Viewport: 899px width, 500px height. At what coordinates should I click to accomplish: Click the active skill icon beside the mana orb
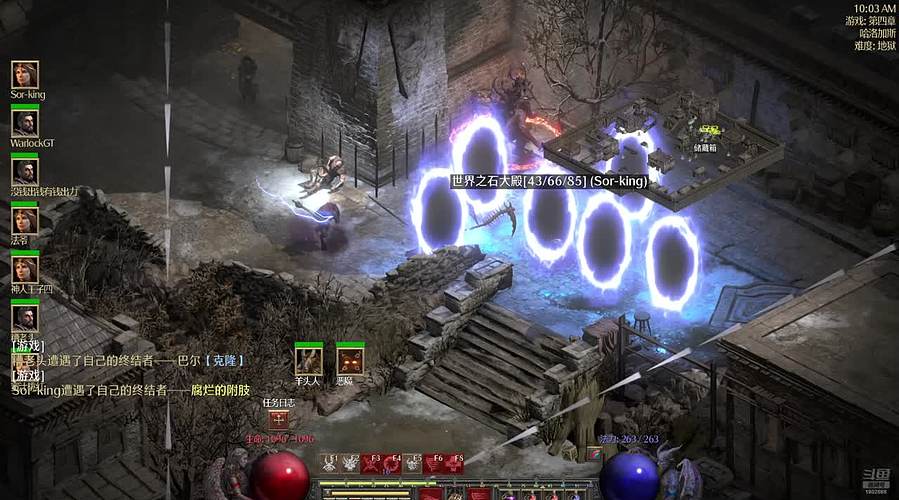click(x=594, y=453)
